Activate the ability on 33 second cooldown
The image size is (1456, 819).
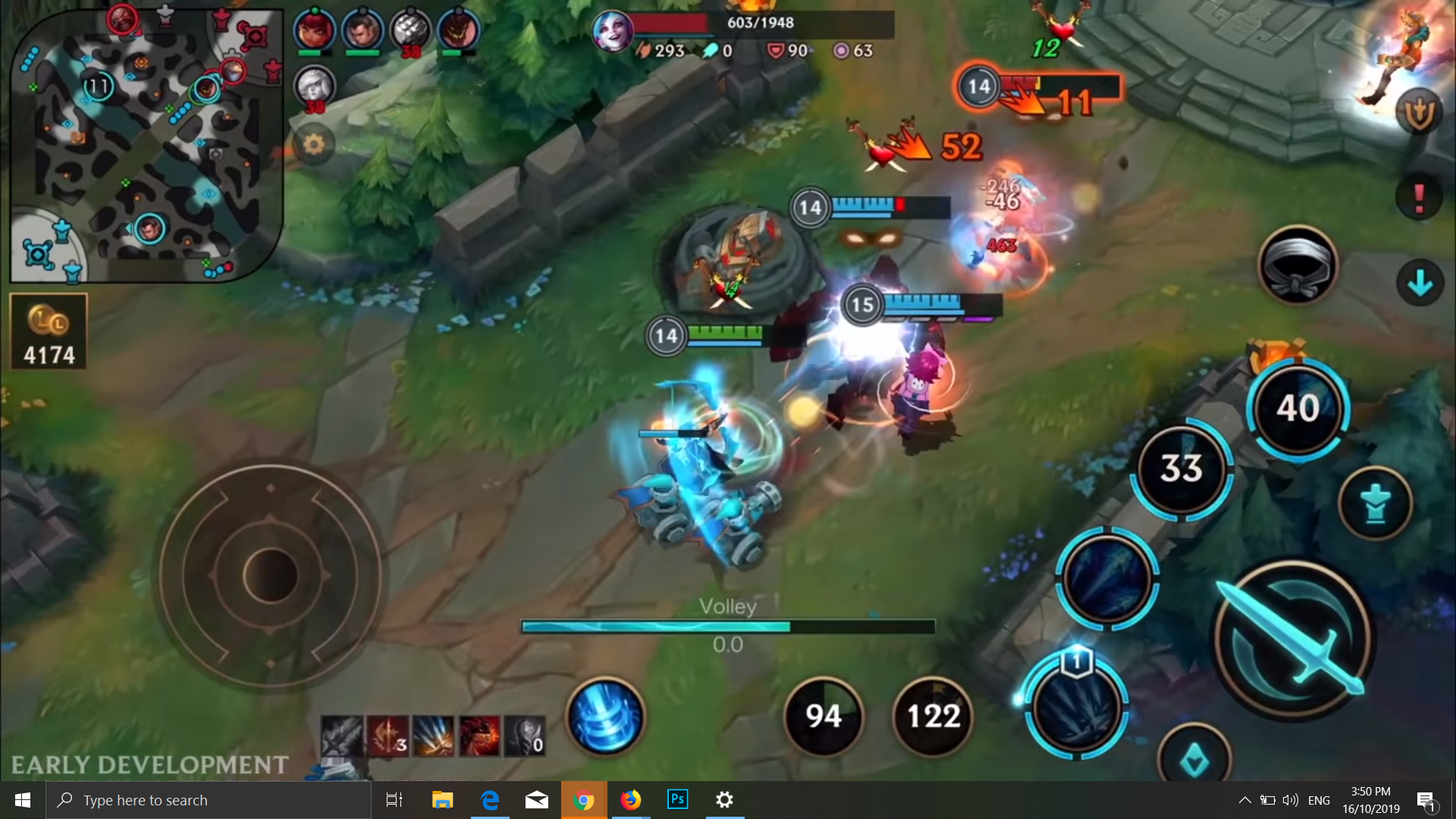coord(1181,469)
